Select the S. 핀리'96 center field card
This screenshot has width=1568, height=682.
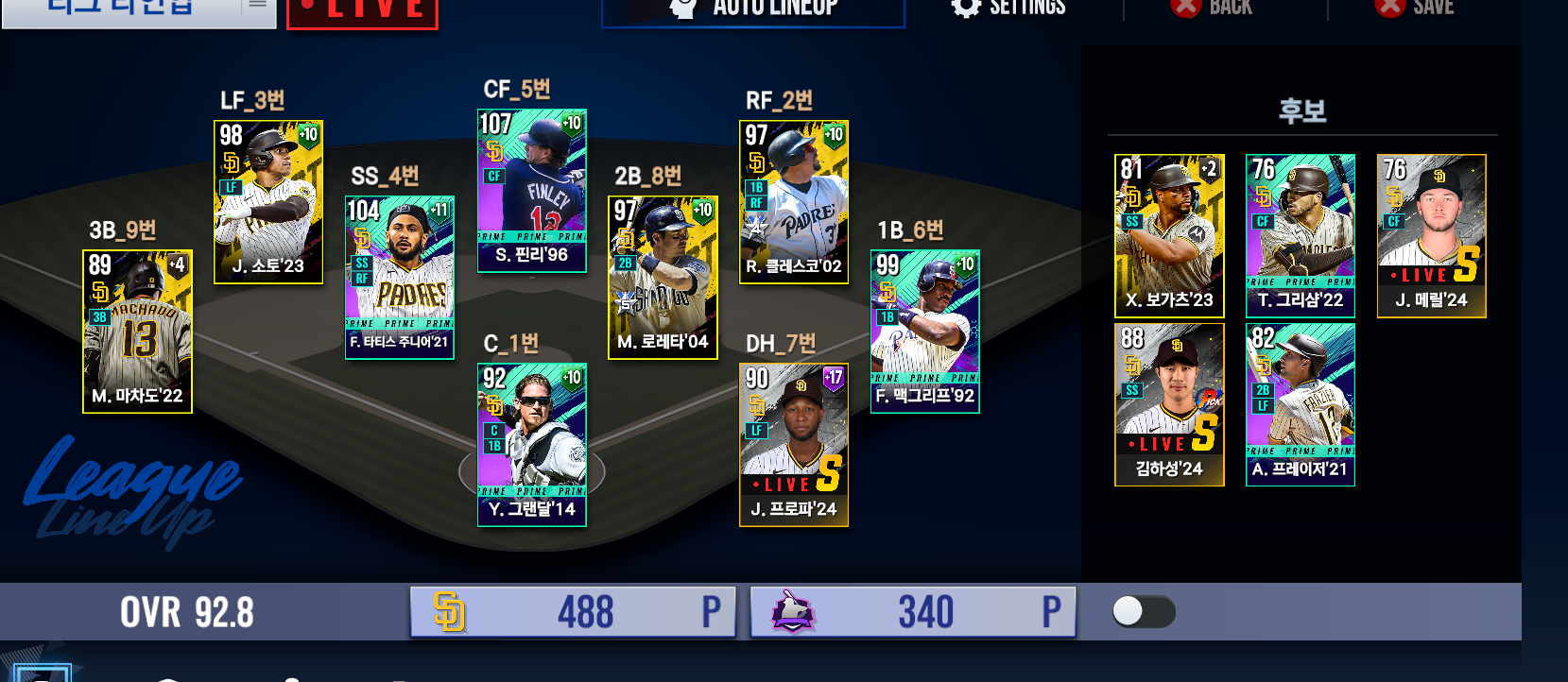point(532,190)
